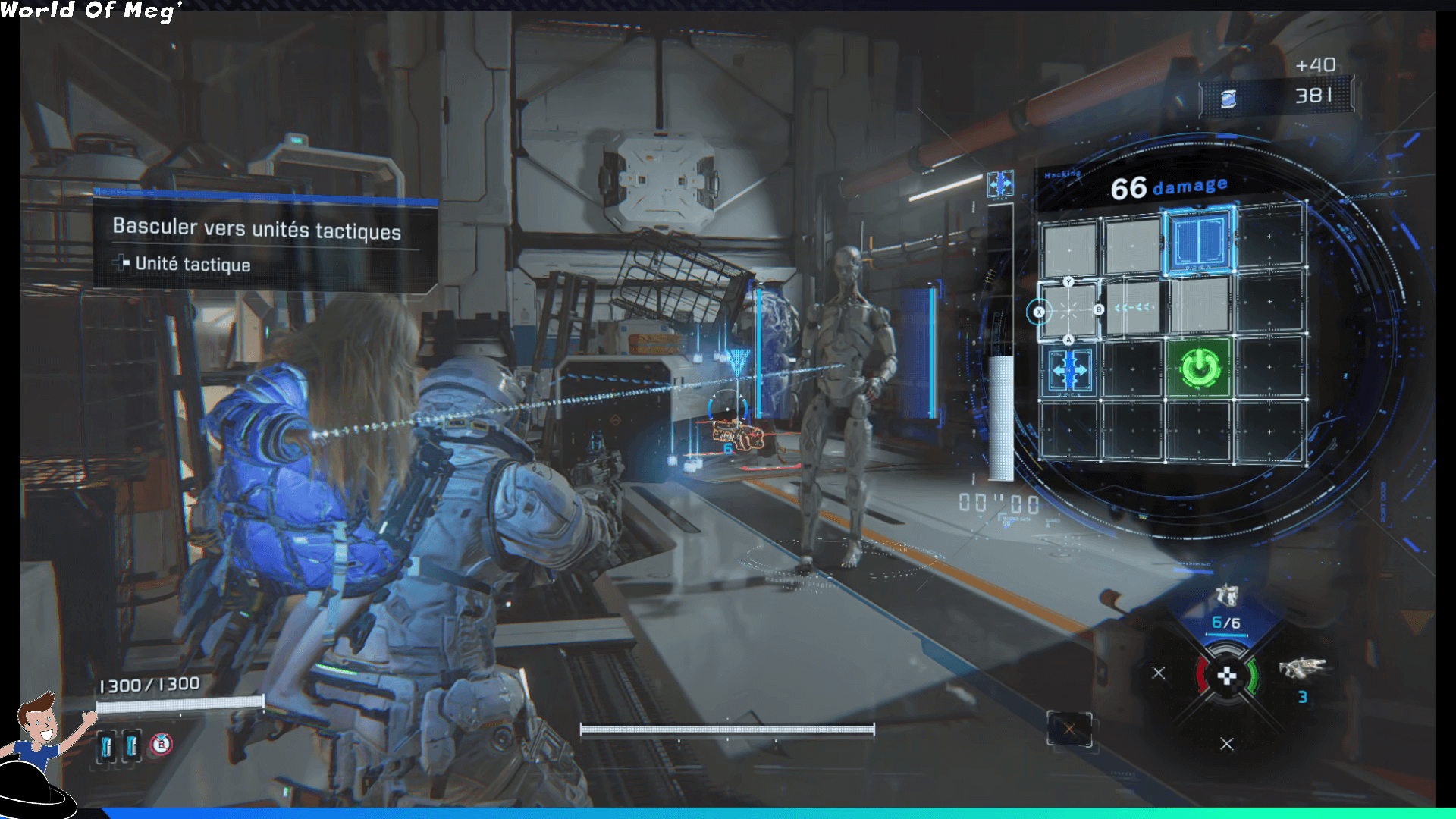1456x819 pixels.
Task: Click the hacking grid tile with cyan arrows
Action: [1134, 308]
